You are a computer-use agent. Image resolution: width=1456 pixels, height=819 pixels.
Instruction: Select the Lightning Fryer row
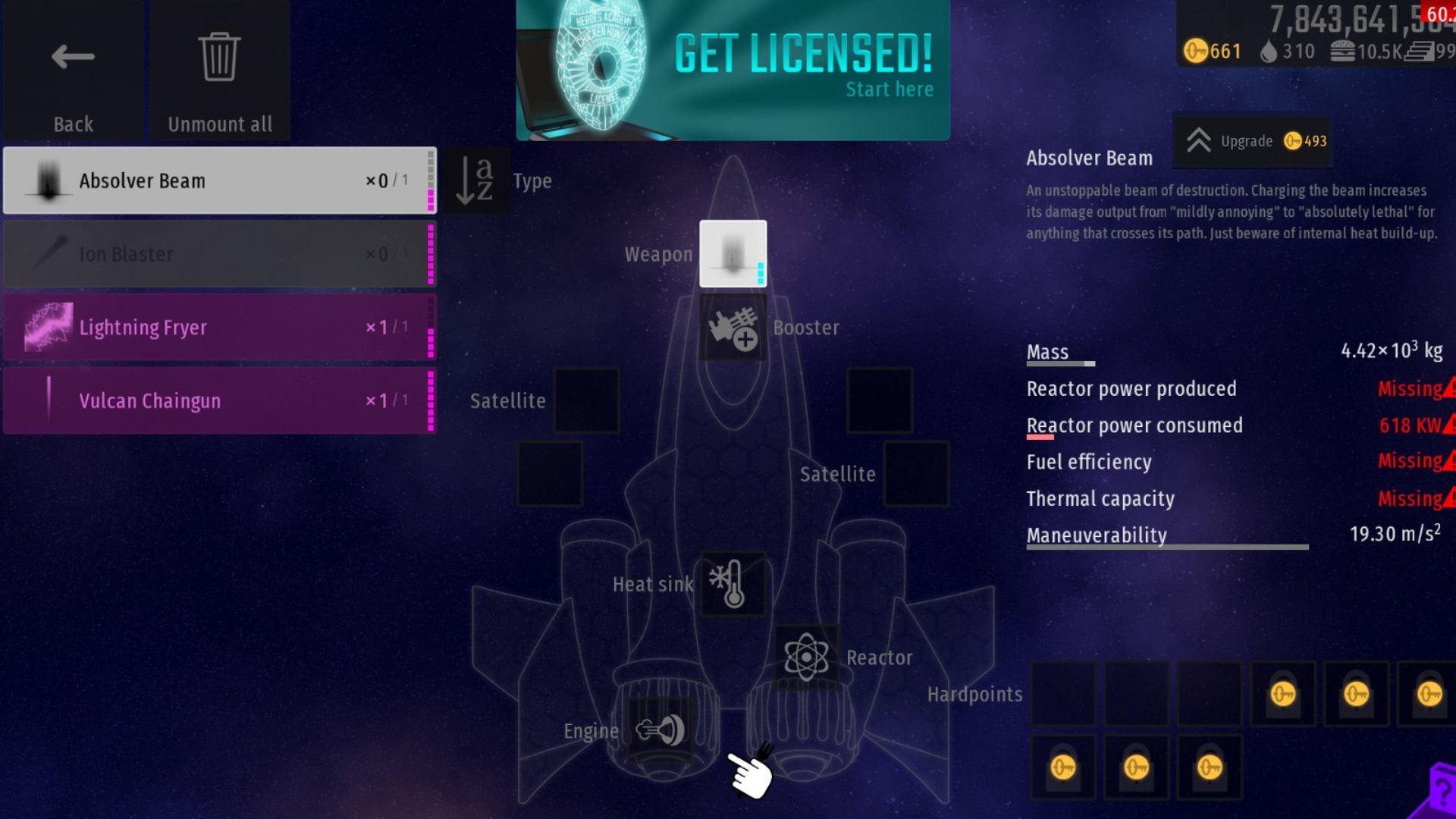219,328
